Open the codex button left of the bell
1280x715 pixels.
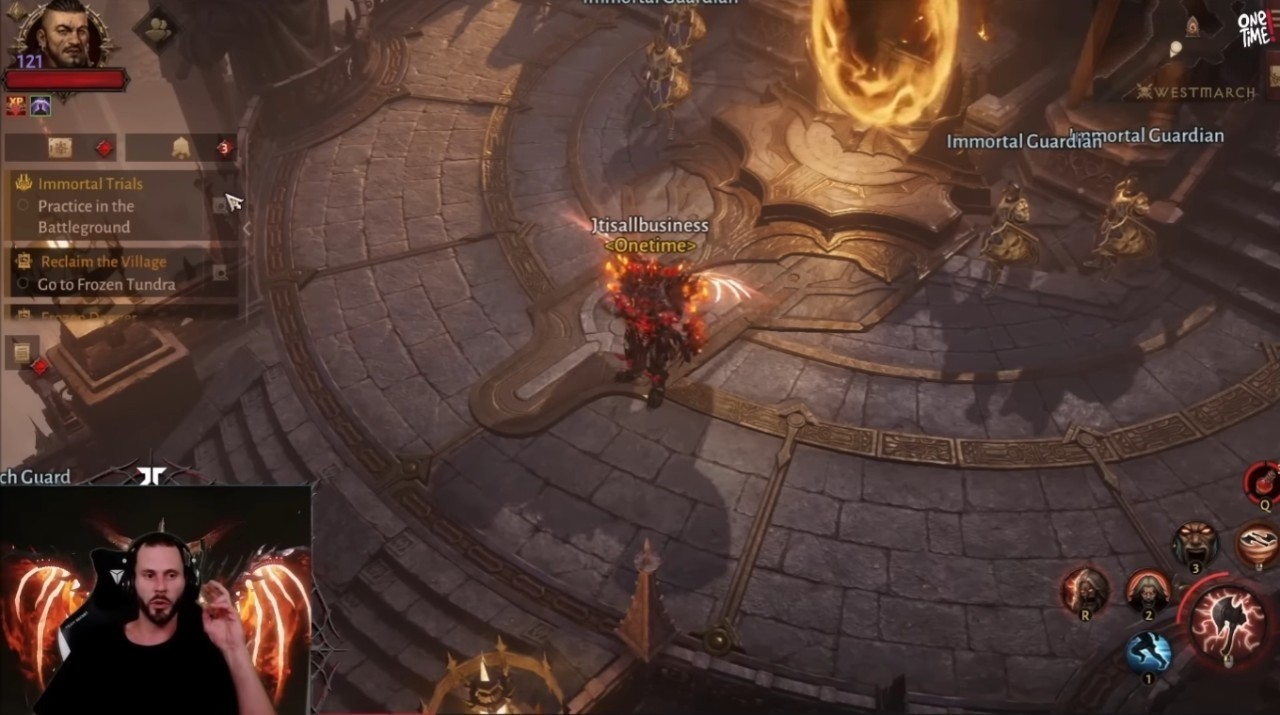point(60,148)
